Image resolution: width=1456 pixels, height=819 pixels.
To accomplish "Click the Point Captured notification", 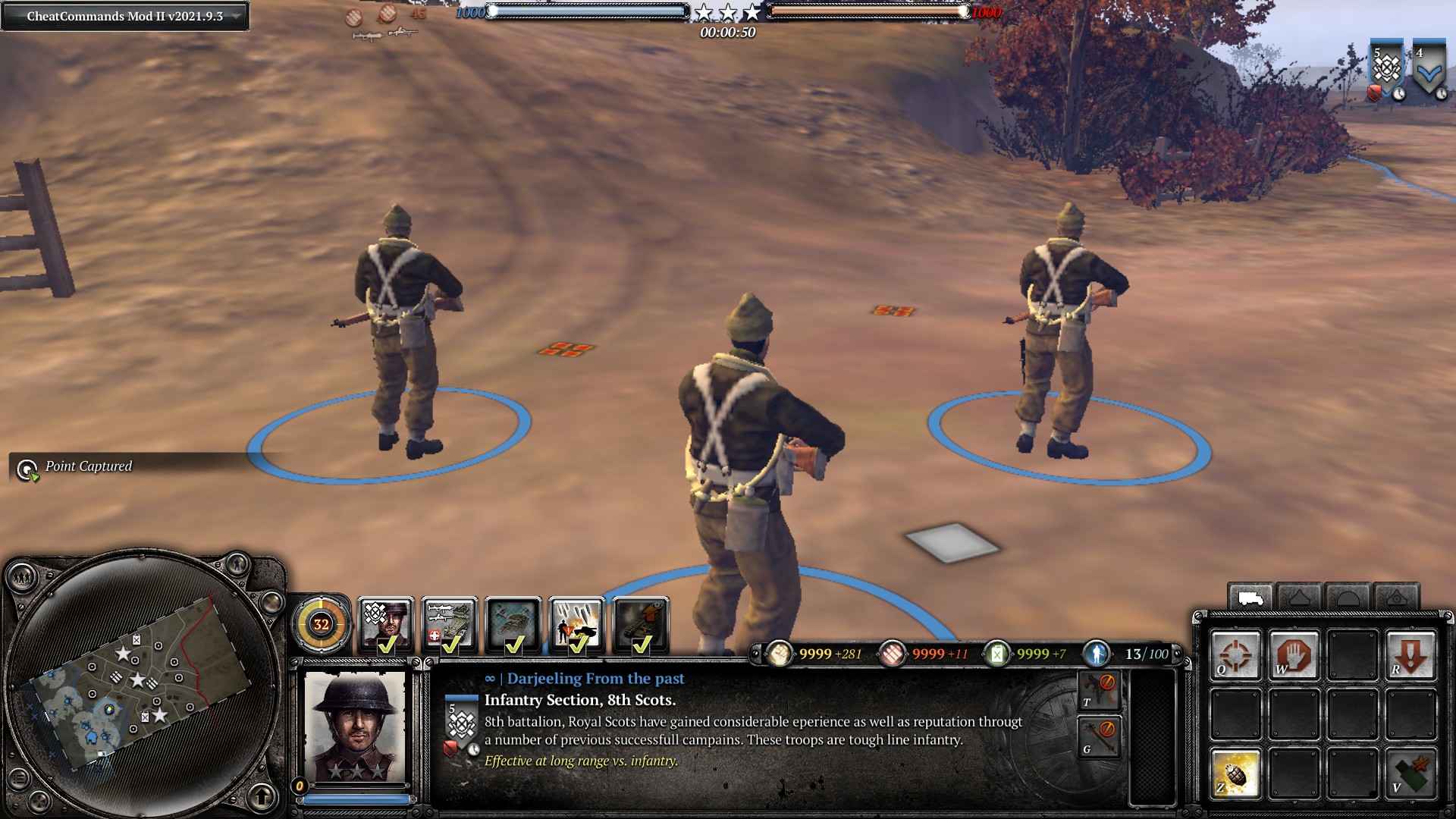I will tap(87, 467).
